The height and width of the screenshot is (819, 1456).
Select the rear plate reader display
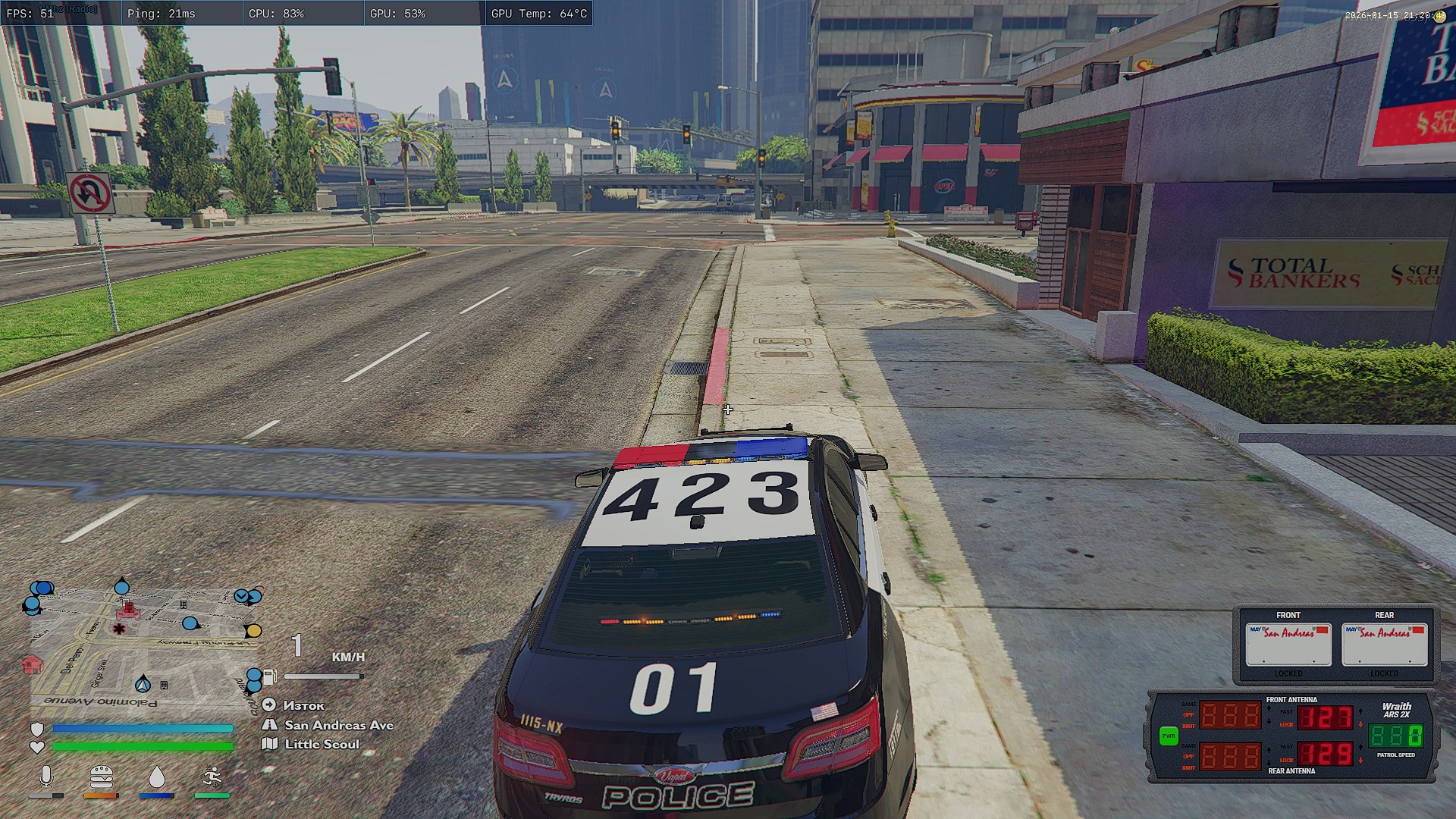click(1384, 644)
